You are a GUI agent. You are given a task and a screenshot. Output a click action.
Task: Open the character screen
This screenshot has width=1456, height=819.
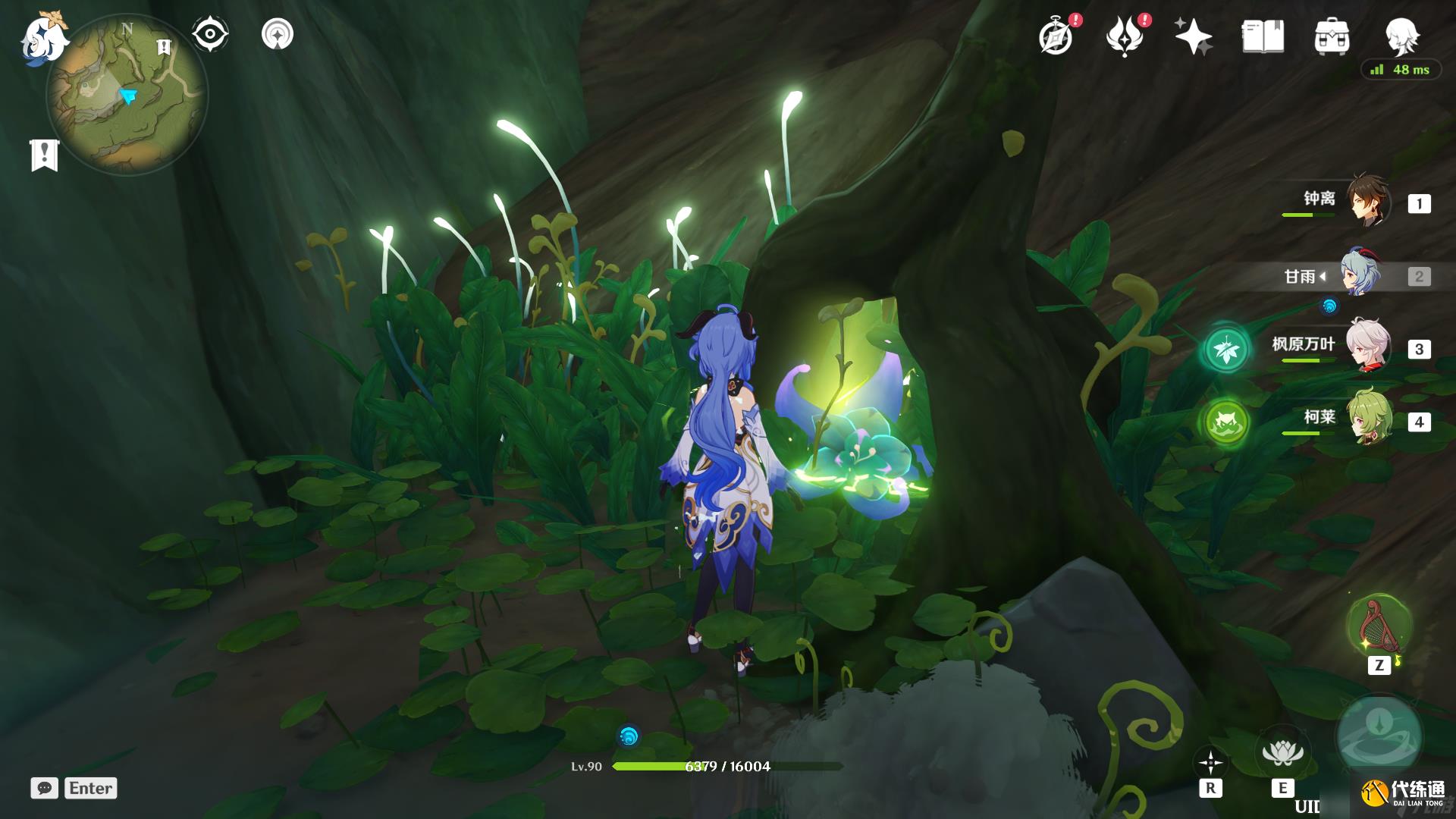tap(1401, 35)
